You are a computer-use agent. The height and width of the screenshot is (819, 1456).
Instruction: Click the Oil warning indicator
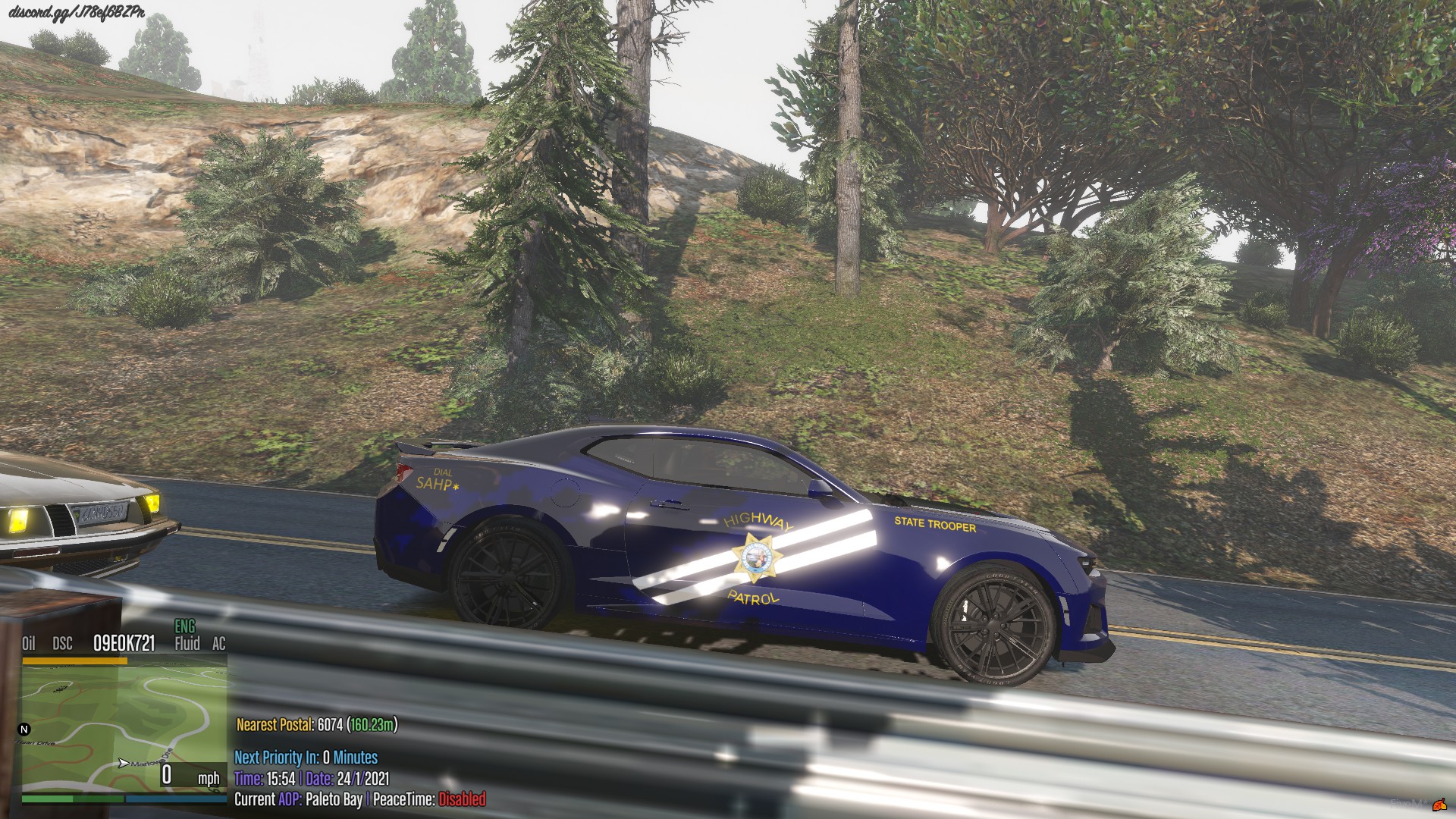tap(29, 644)
